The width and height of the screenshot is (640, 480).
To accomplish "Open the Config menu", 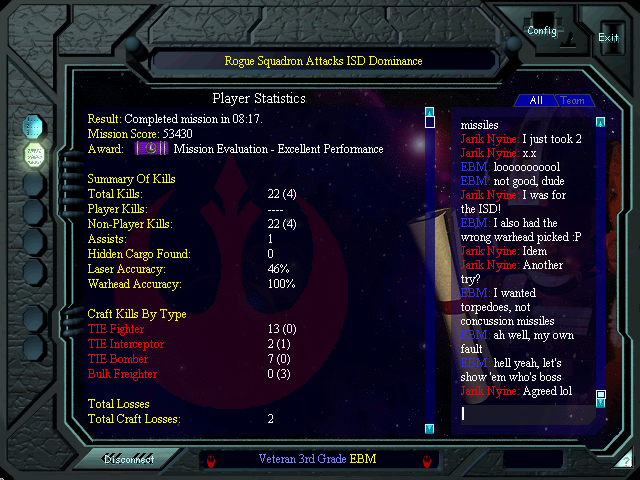I will (x=542, y=31).
